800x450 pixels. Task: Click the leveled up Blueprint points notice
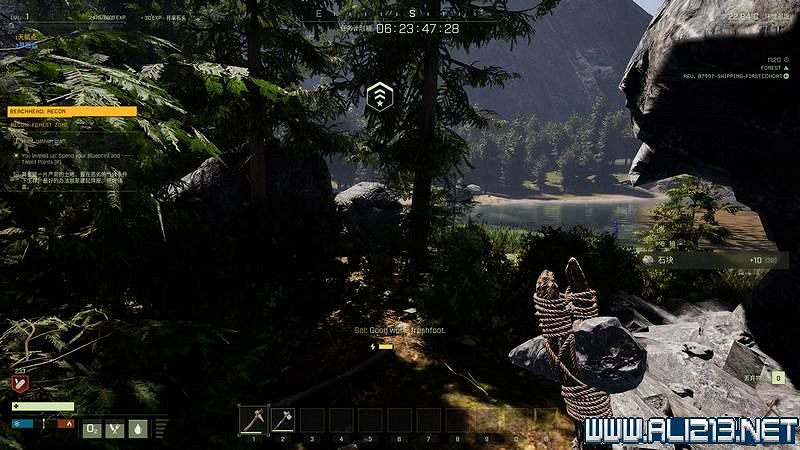pyautogui.click(x=70, y=159)
